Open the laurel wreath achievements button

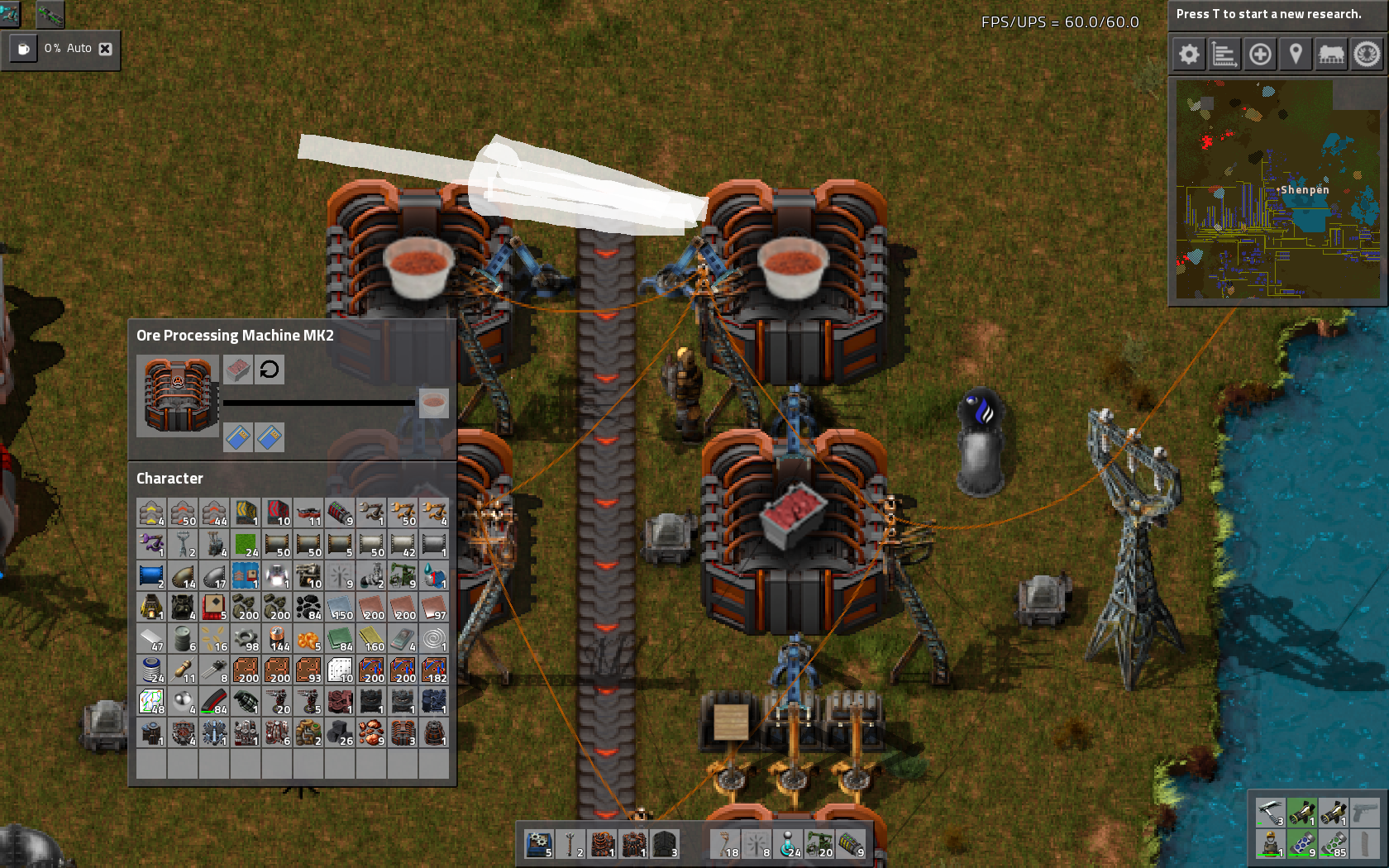(1367, 55)
